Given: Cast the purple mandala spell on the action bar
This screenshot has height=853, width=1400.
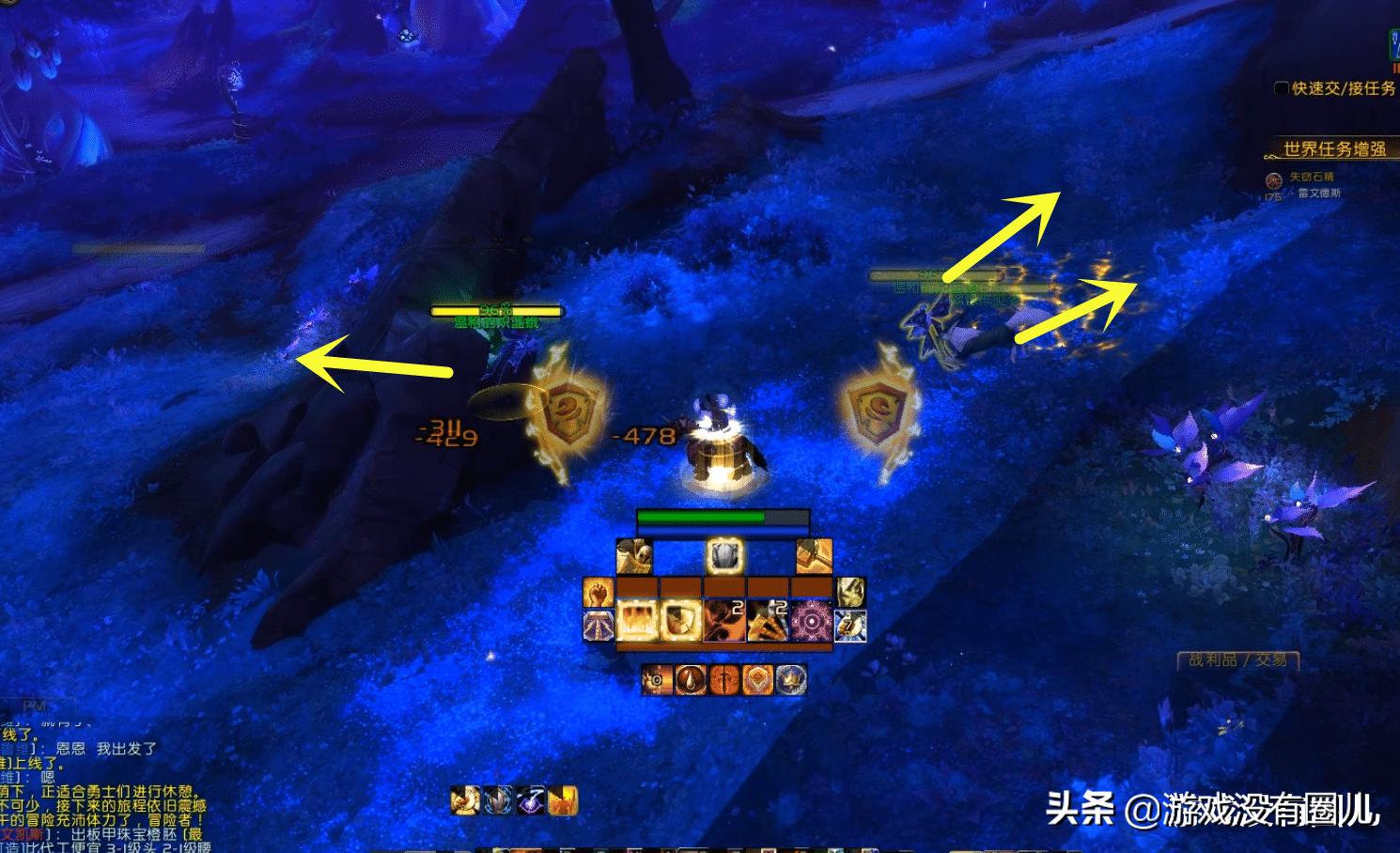Looking at the screenshot, I should click(811, 621).
